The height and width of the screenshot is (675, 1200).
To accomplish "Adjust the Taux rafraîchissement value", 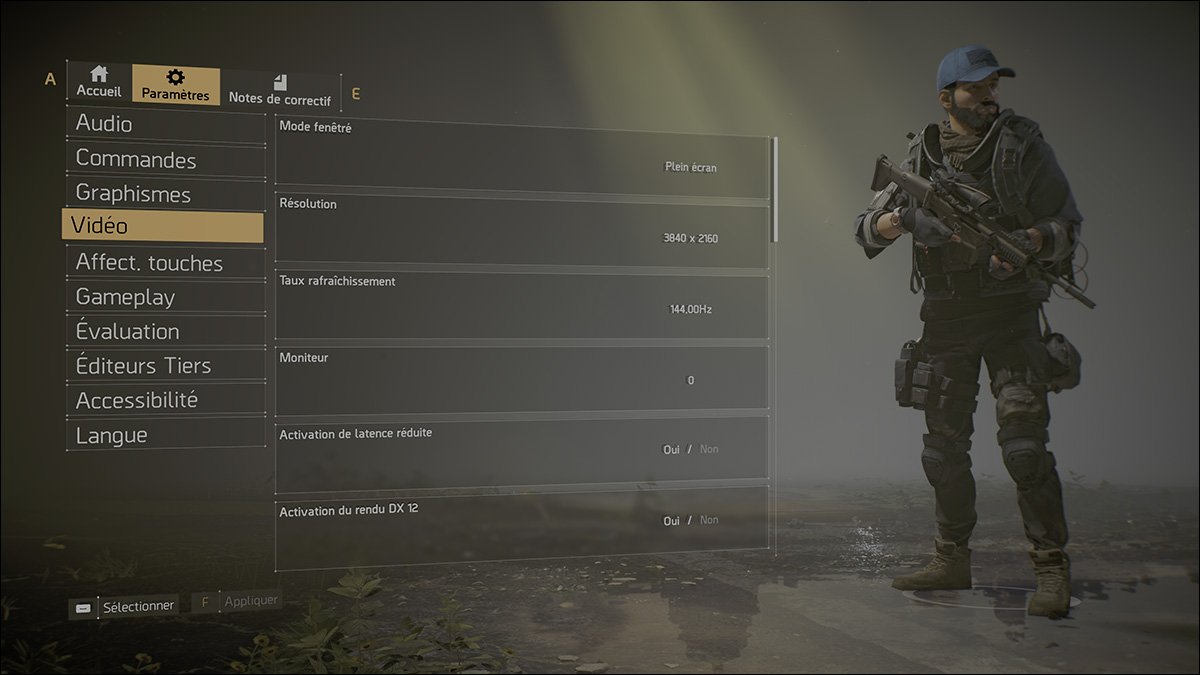I will (690, 309).
